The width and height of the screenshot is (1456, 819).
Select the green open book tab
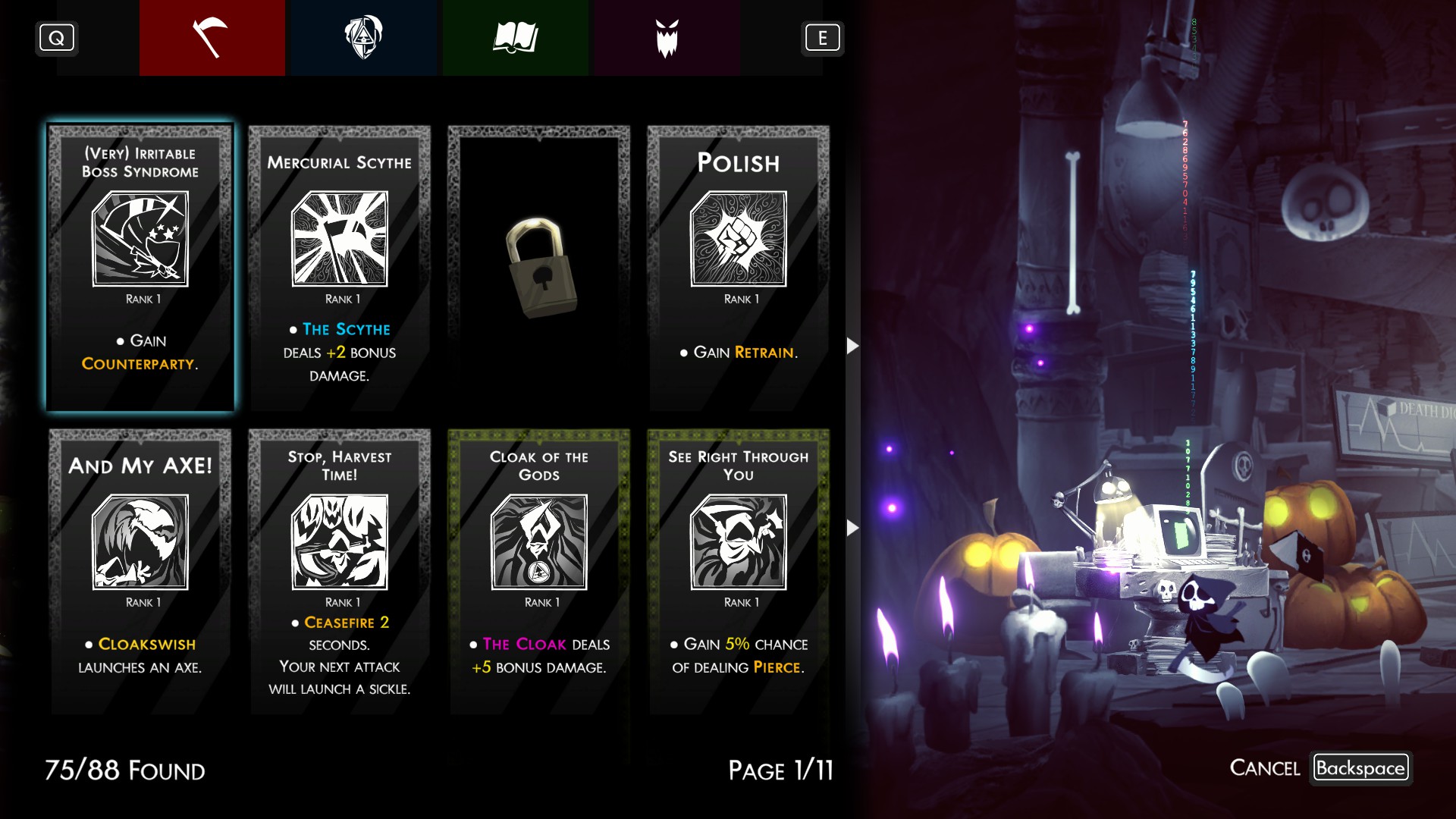[x=515, y=38]
